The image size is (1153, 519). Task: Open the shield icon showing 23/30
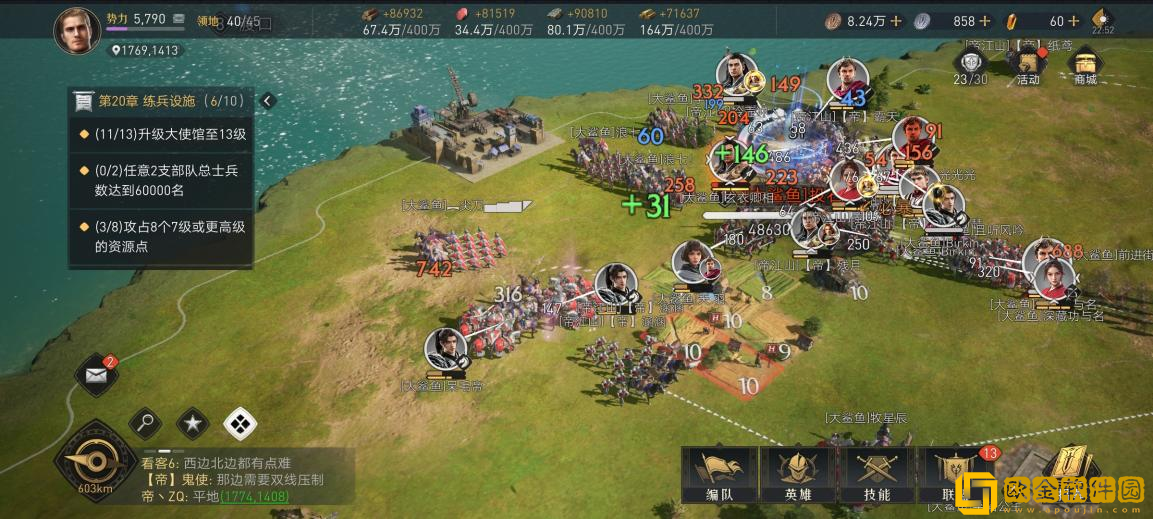tap(970, 65)
